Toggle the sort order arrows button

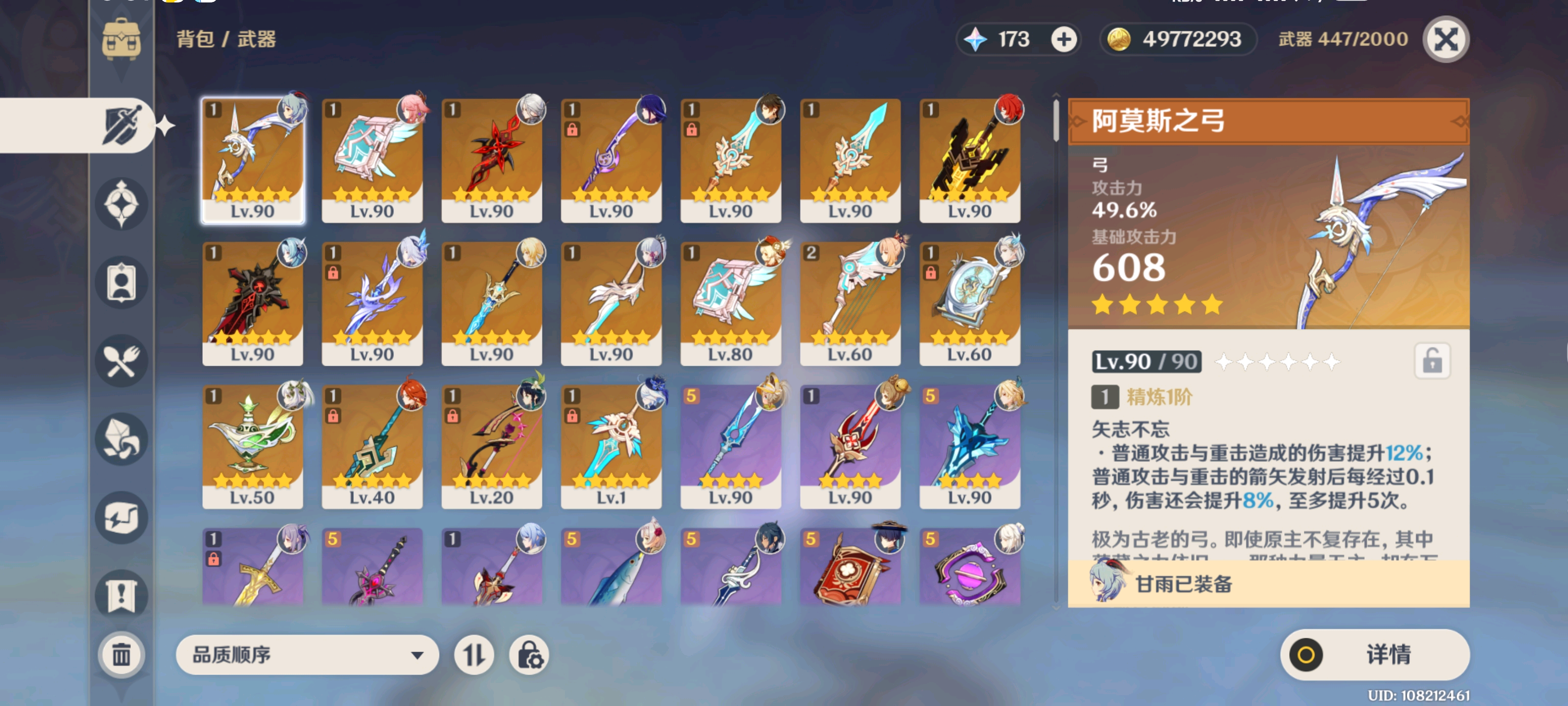(473, 655)
